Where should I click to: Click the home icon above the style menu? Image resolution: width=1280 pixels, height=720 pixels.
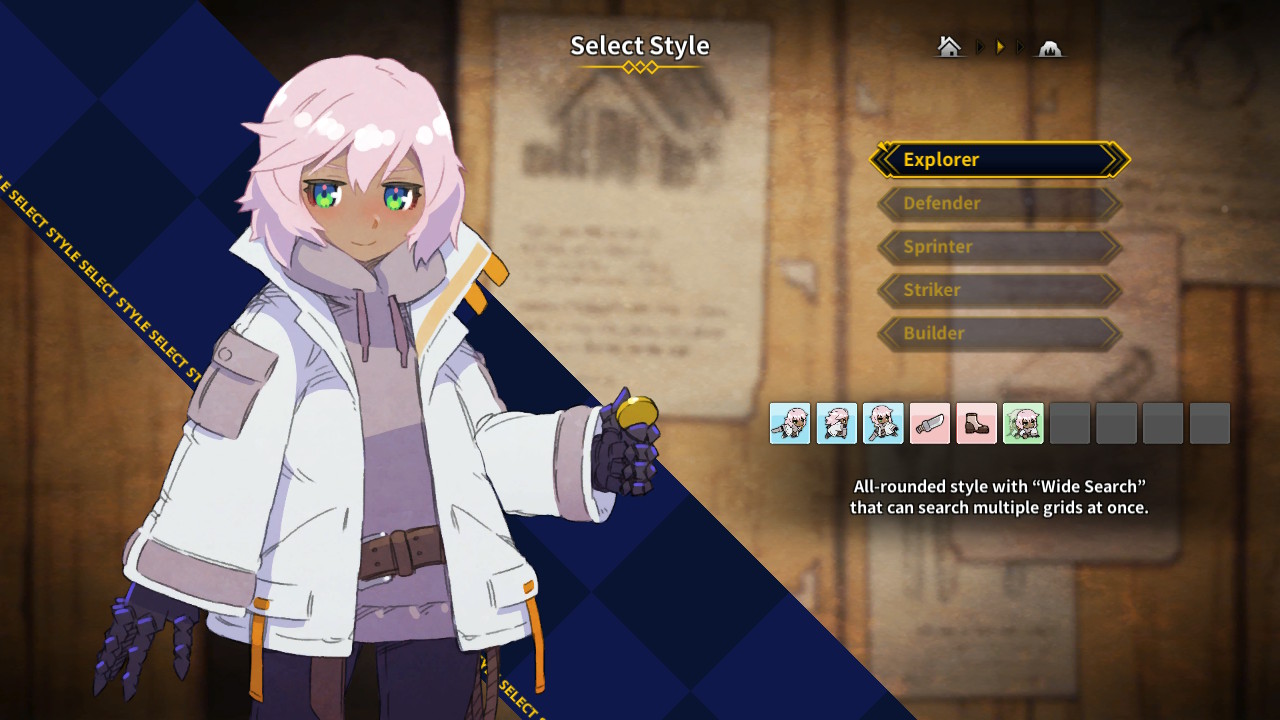(x=948, y=45)
